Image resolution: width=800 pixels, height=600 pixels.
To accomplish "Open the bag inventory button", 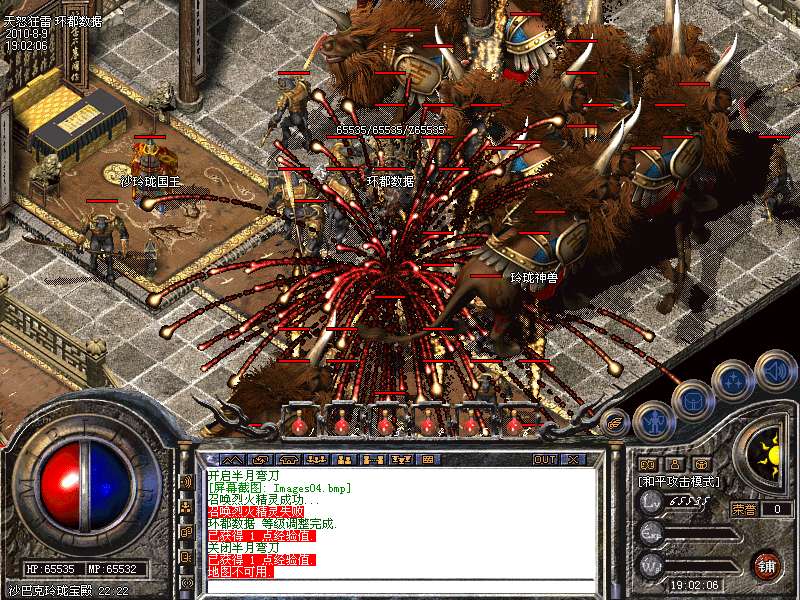I will point(692,402).
